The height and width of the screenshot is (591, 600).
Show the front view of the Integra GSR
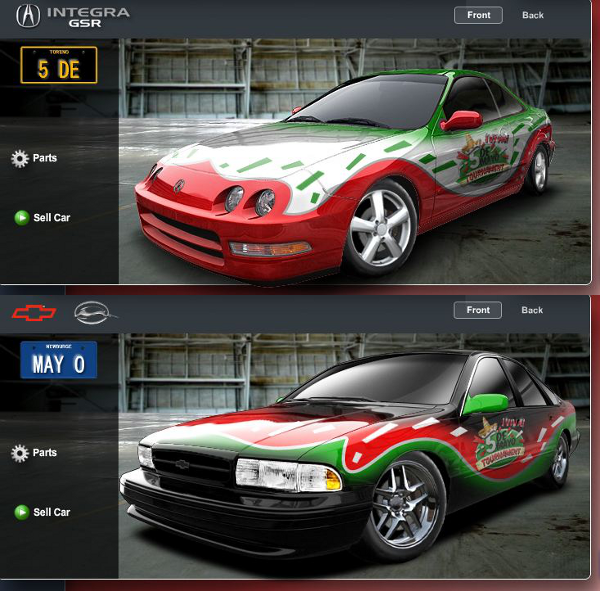[478, 15]
